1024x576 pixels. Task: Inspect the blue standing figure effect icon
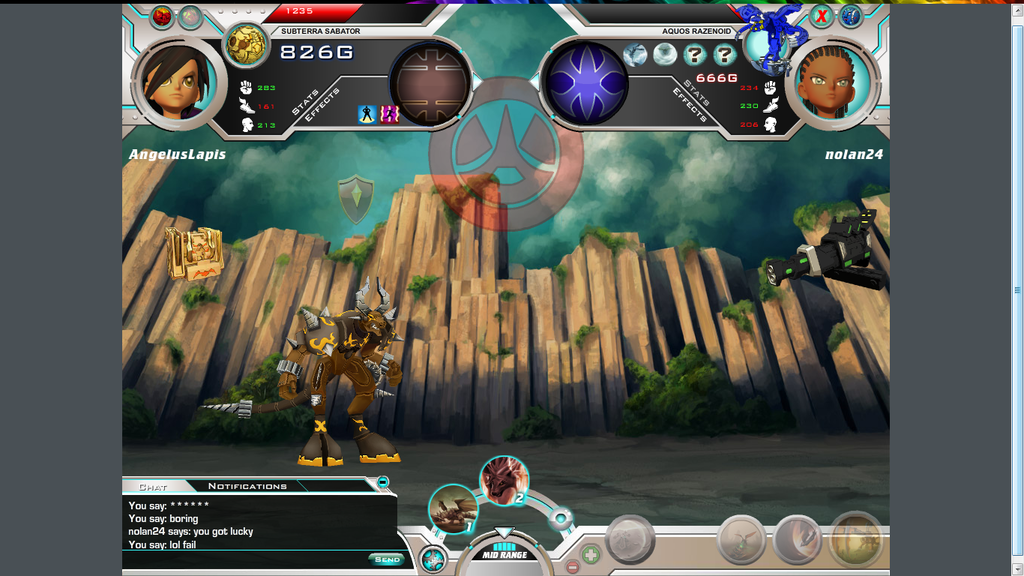pos(367,115)
